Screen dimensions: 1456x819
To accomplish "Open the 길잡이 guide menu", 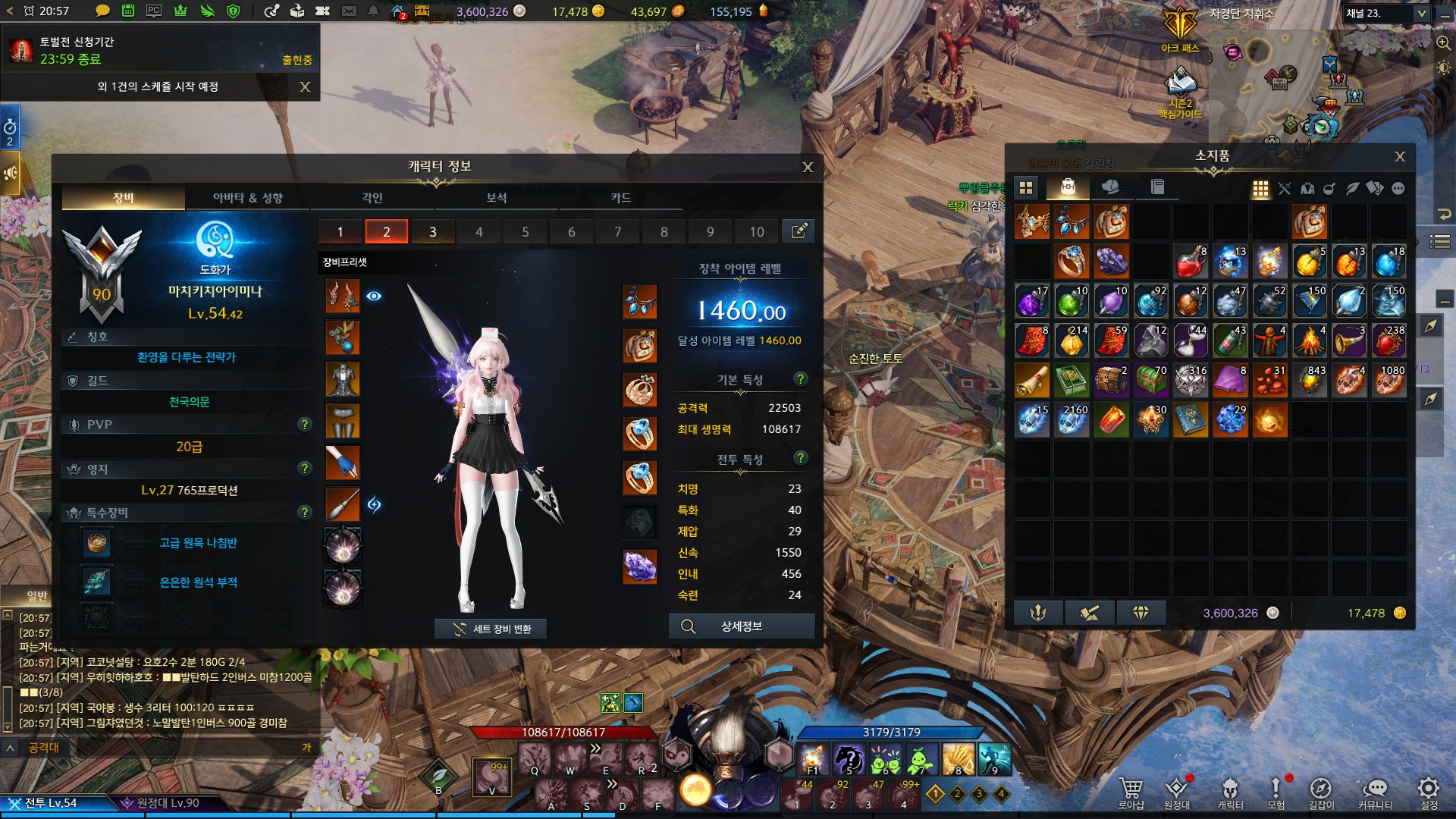I will tap(1320, 792).
